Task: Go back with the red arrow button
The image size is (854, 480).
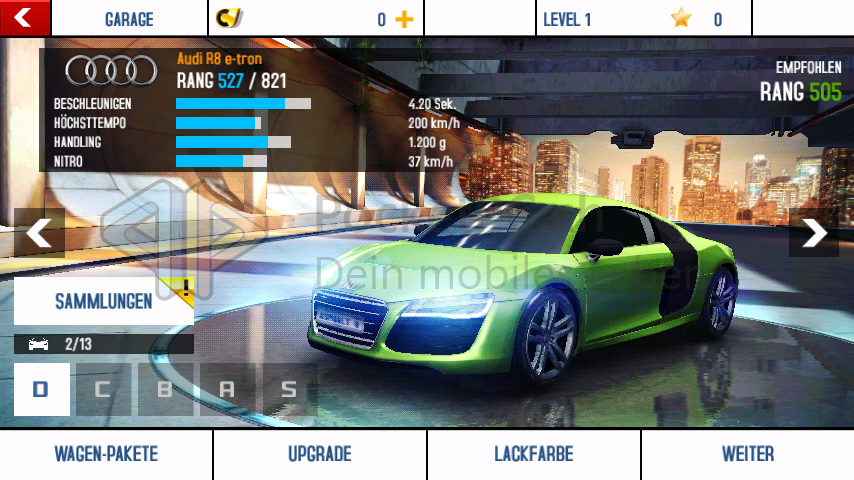Action: [x=25, y=17]
